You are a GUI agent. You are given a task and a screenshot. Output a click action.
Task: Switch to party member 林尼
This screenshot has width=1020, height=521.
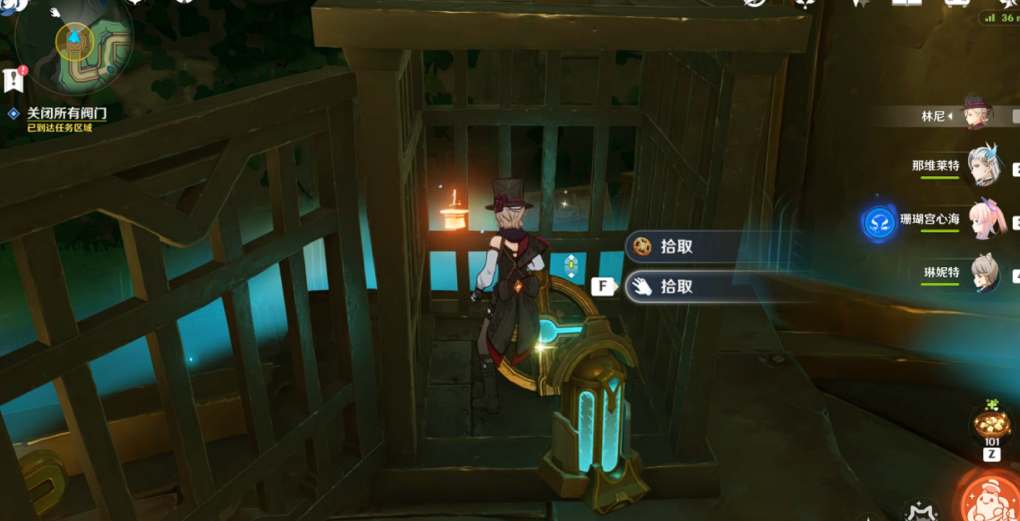tap(975, 114)
